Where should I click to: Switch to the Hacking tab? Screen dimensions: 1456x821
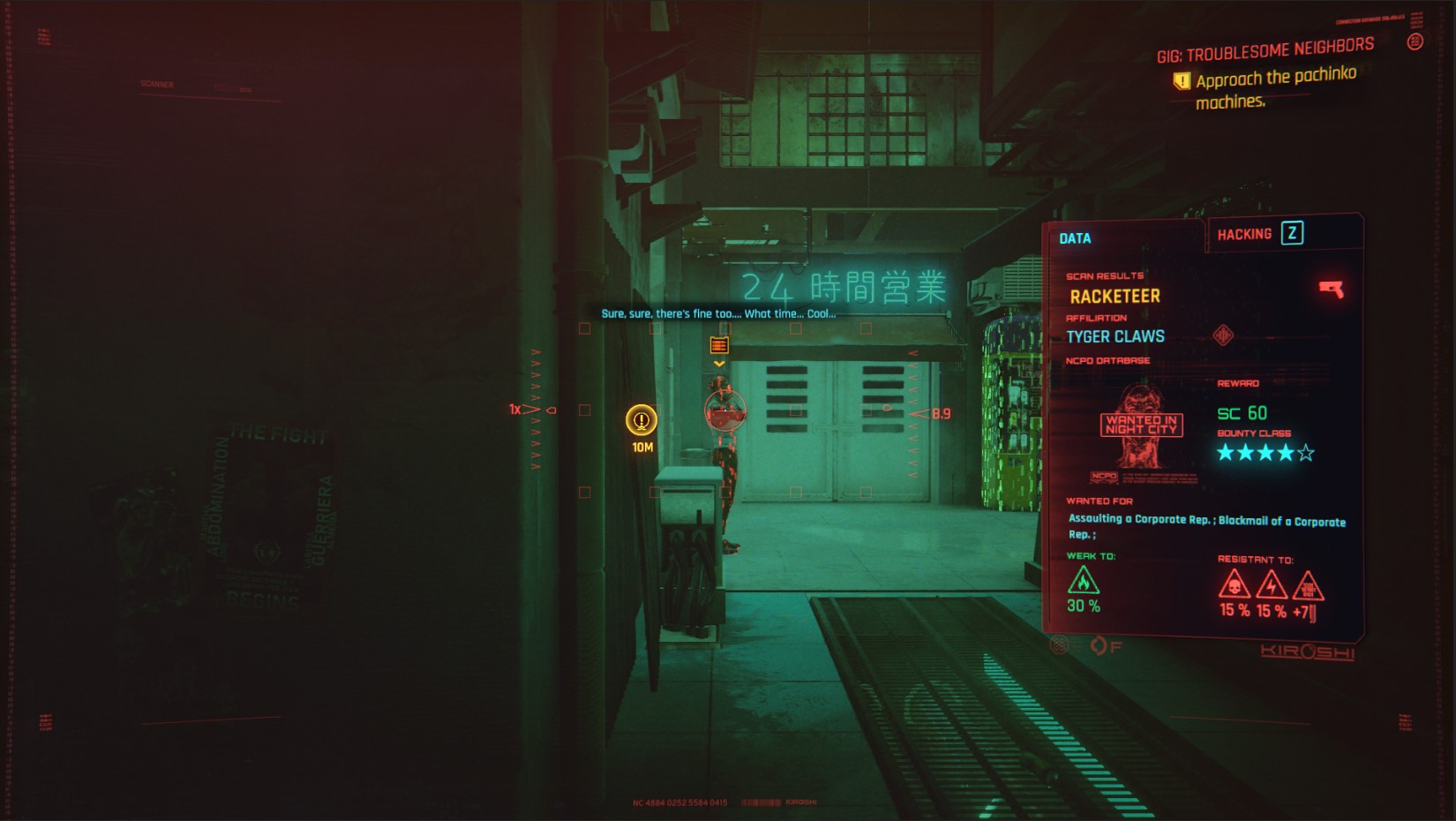coord(1244,234)
